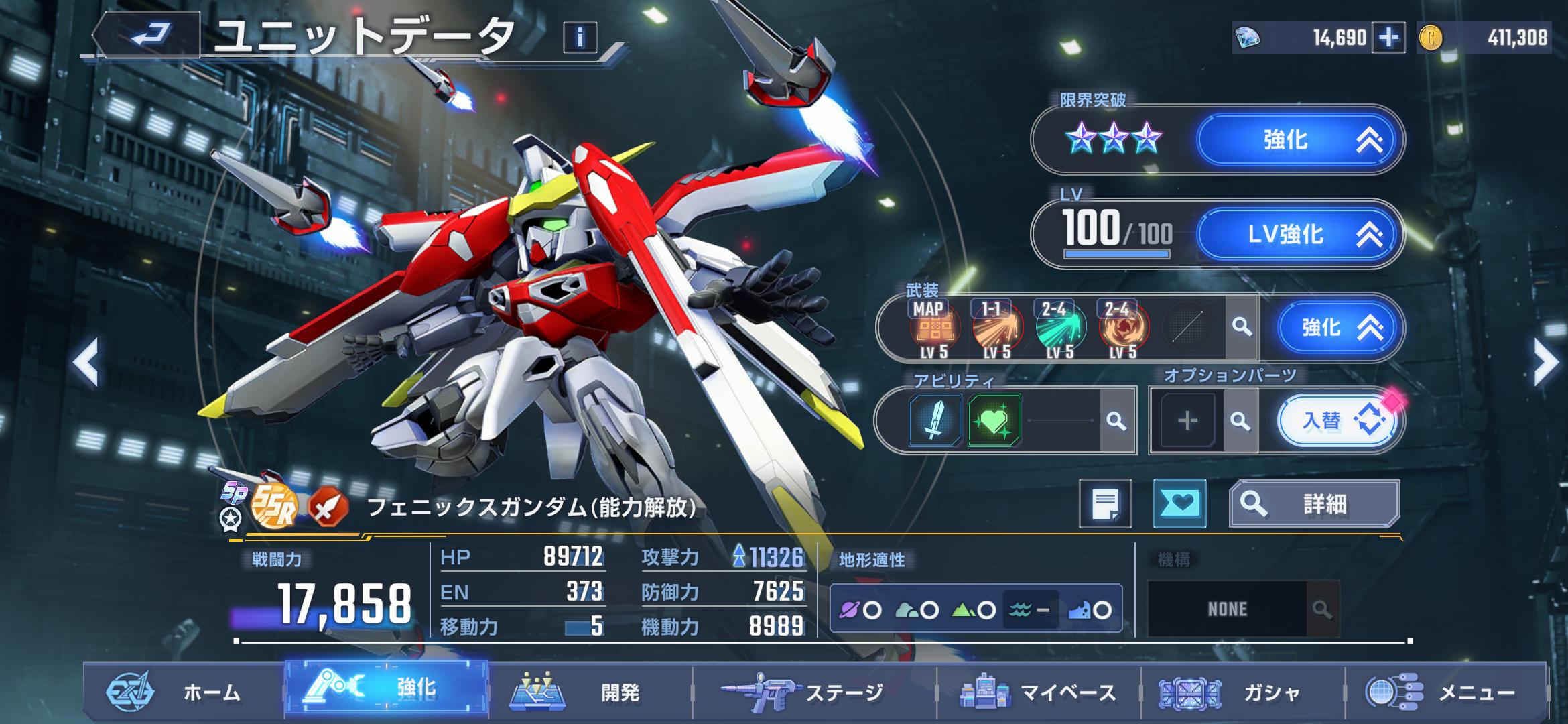Show the previous unit with left arrow
1568x724 pixels.
(87, 363)
